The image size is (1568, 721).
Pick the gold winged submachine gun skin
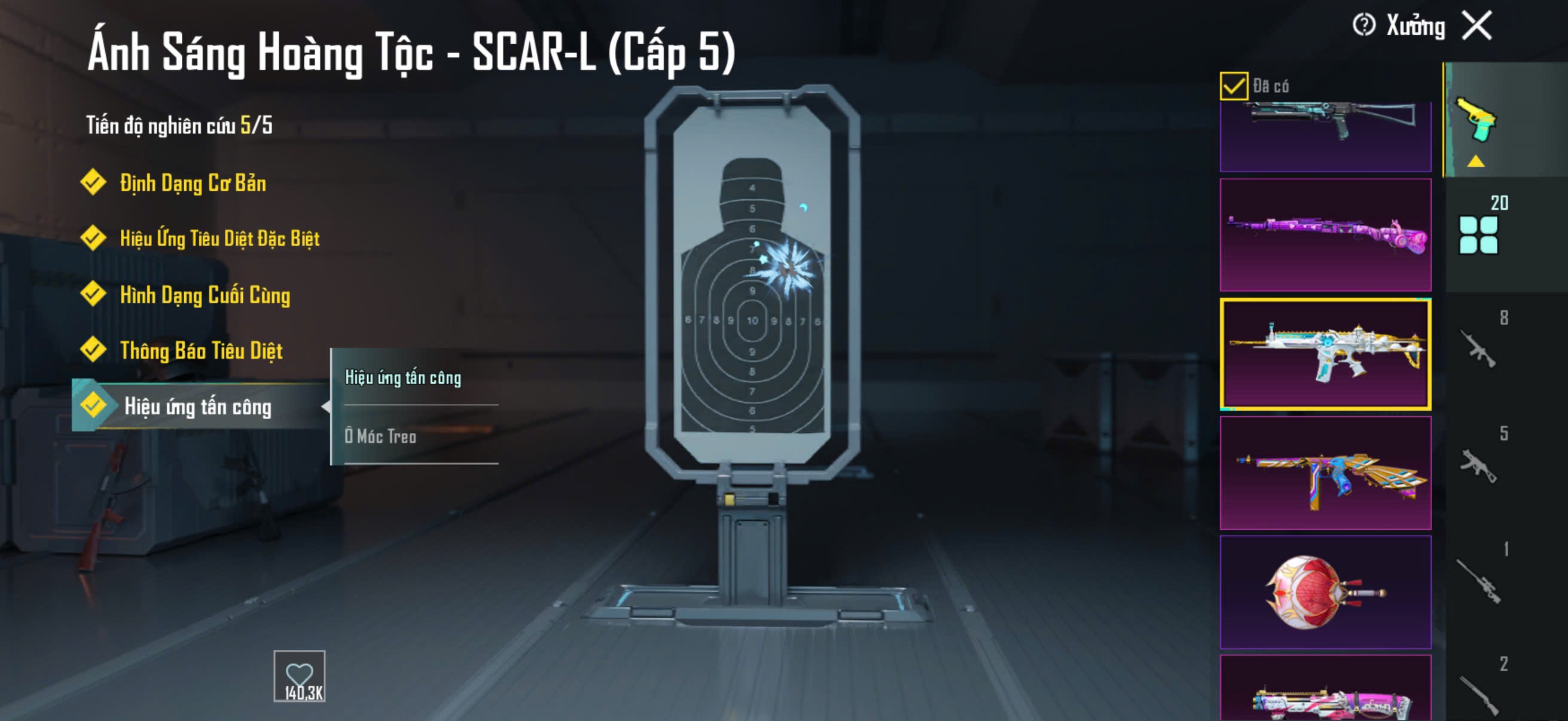coord(1325,473)
